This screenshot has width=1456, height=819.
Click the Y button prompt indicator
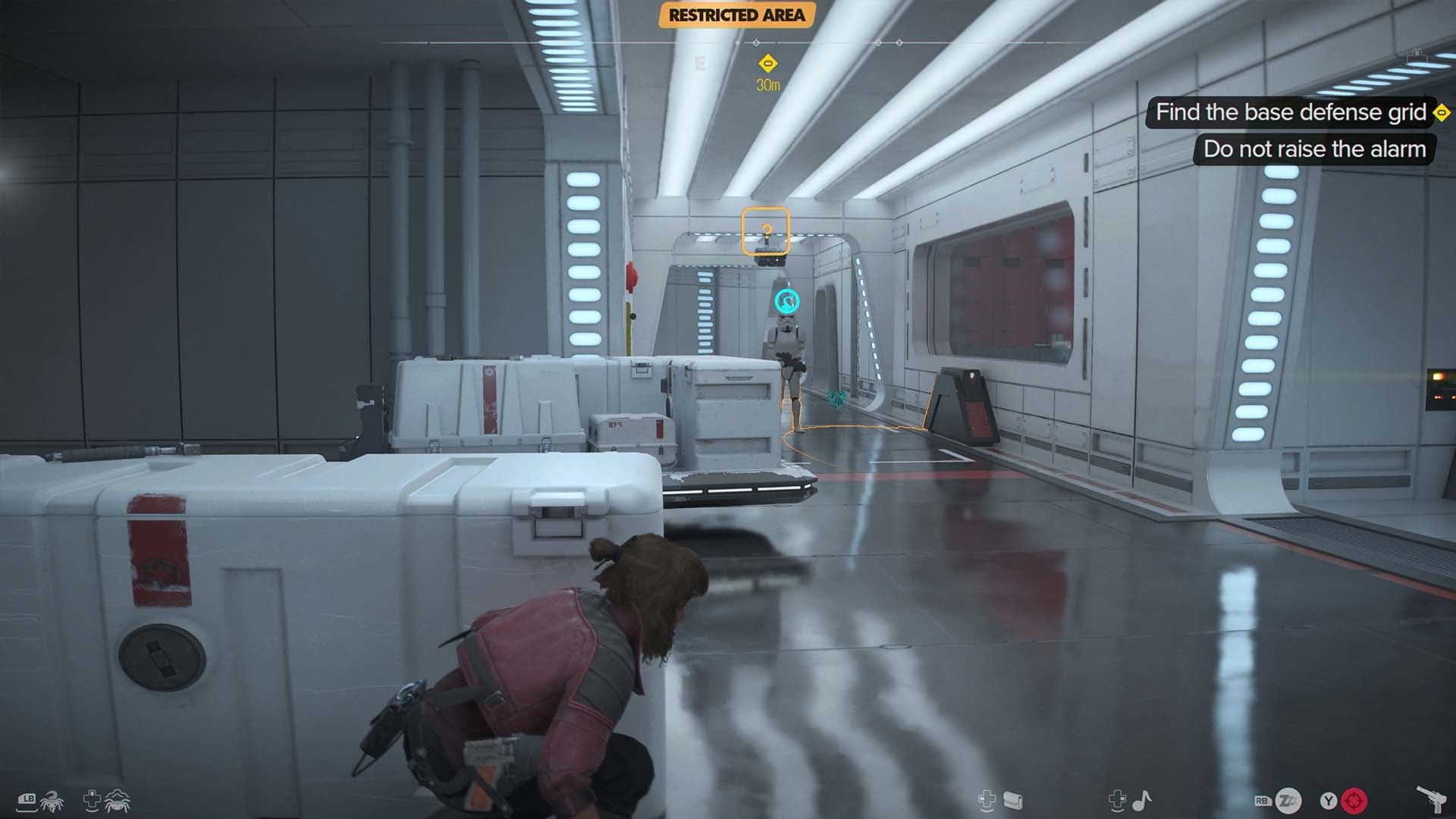pos(1328,799)
